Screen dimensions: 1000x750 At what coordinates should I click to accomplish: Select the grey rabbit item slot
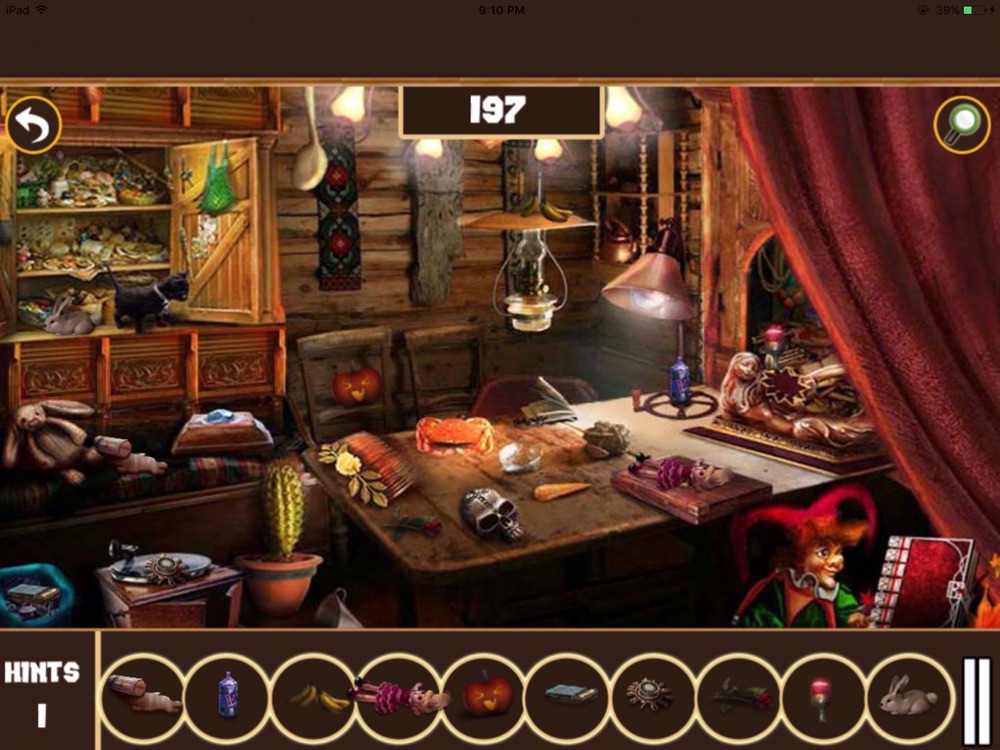click(907, 696)
